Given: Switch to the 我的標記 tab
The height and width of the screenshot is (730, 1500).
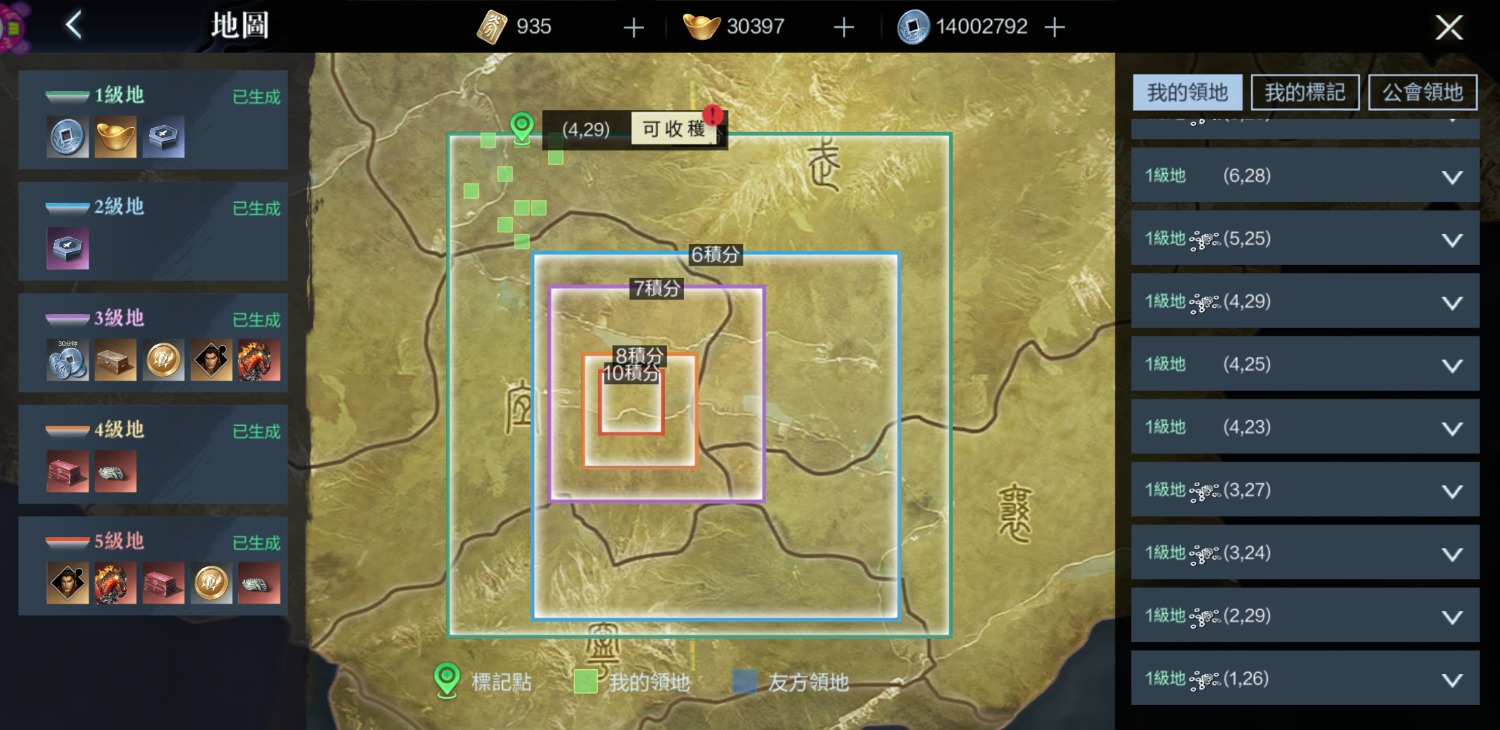Looking at the screenshot, I should [x=1305, y=93].
